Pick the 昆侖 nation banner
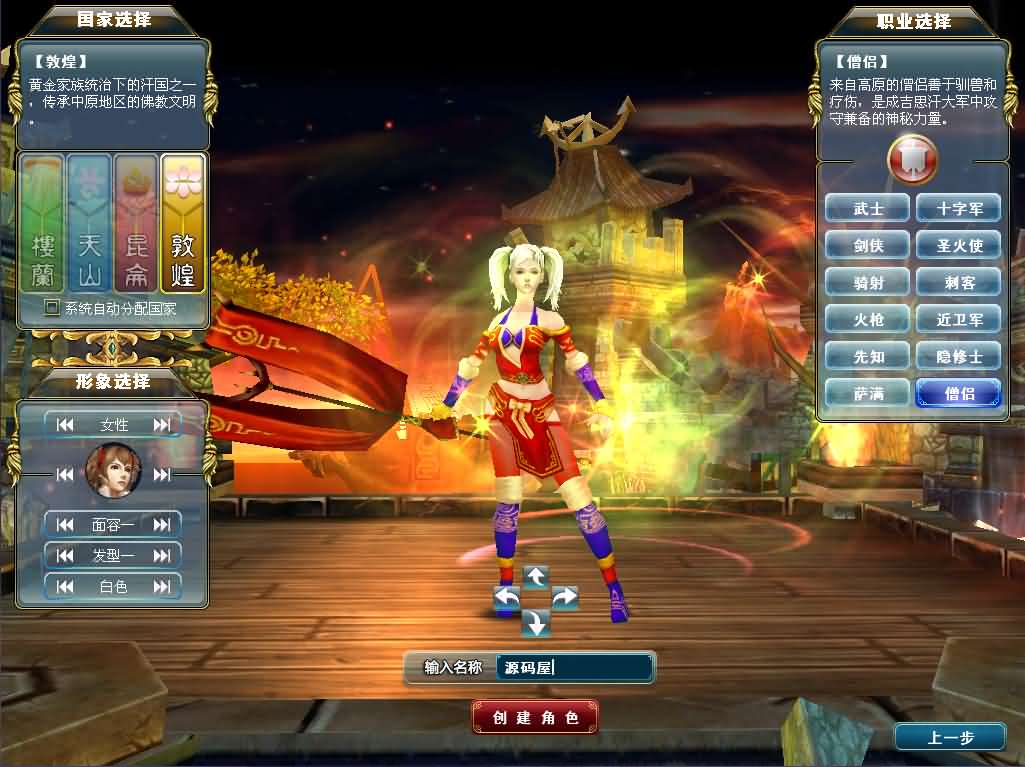 [136, 224]
